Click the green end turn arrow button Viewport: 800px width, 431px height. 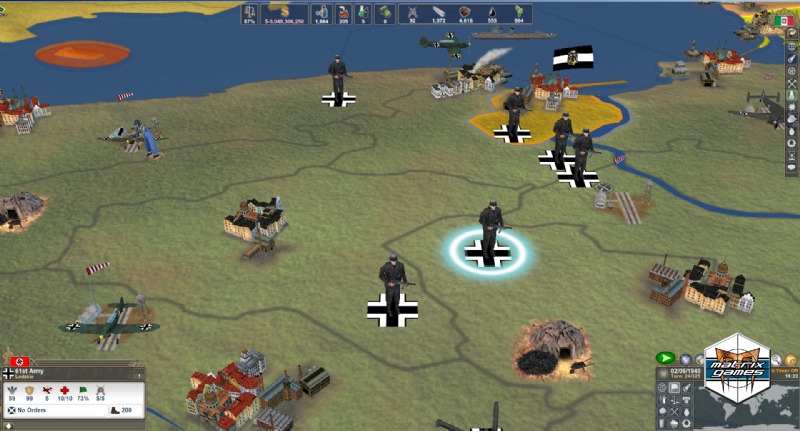tap(664, 358)
